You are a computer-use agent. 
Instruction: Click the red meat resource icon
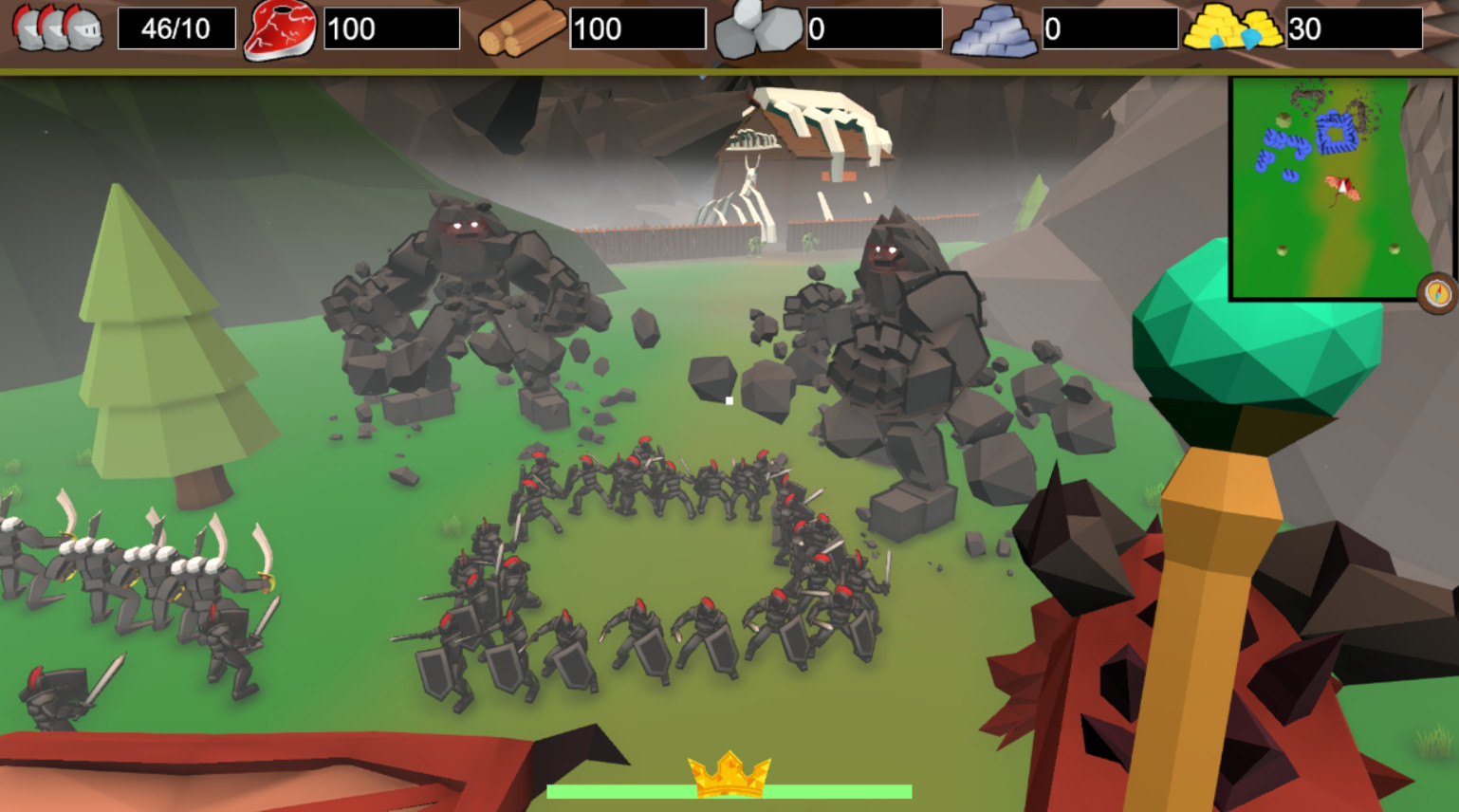pyautogui.click(x=280, y=27)
